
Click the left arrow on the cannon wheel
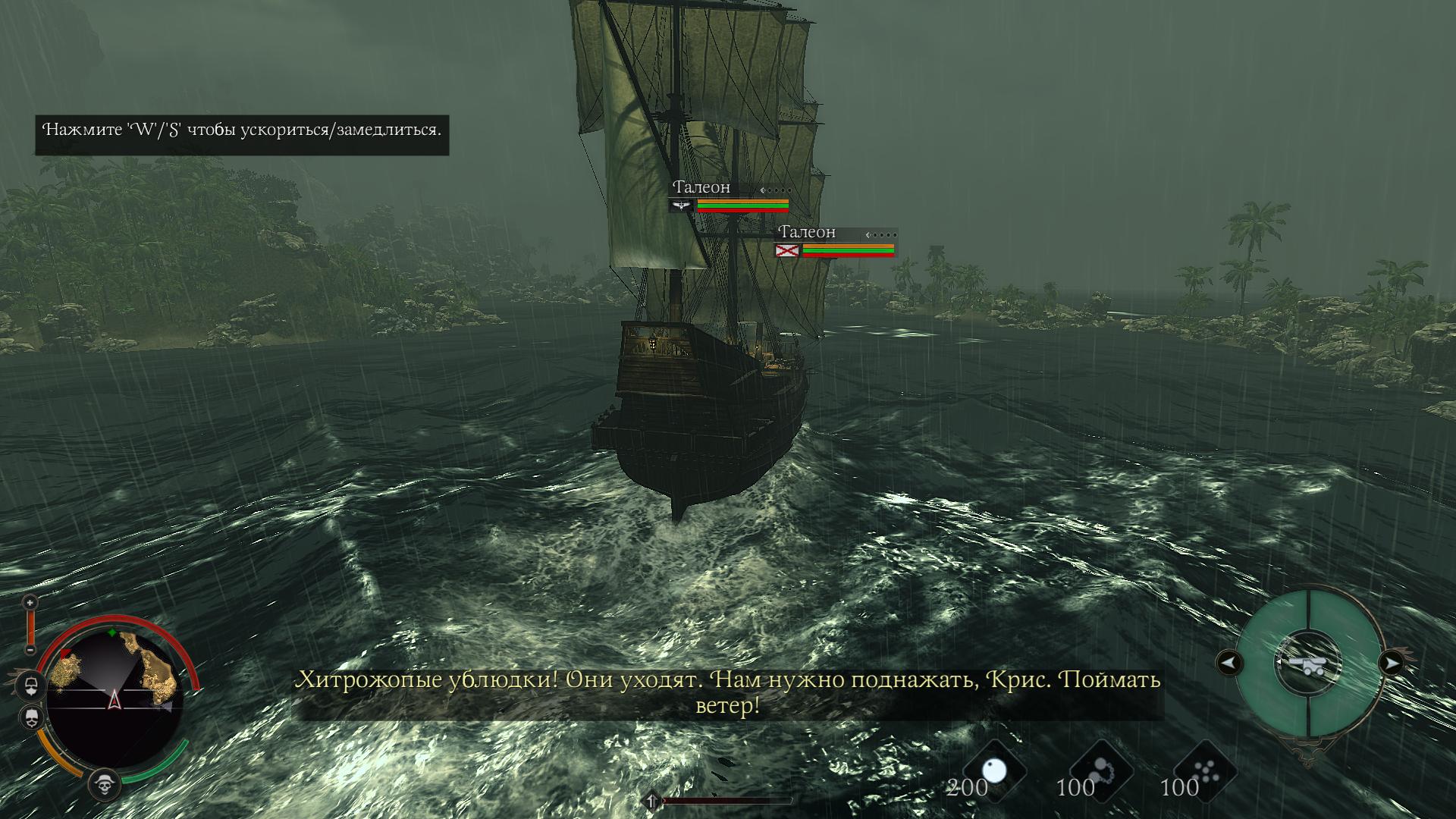1229,664
